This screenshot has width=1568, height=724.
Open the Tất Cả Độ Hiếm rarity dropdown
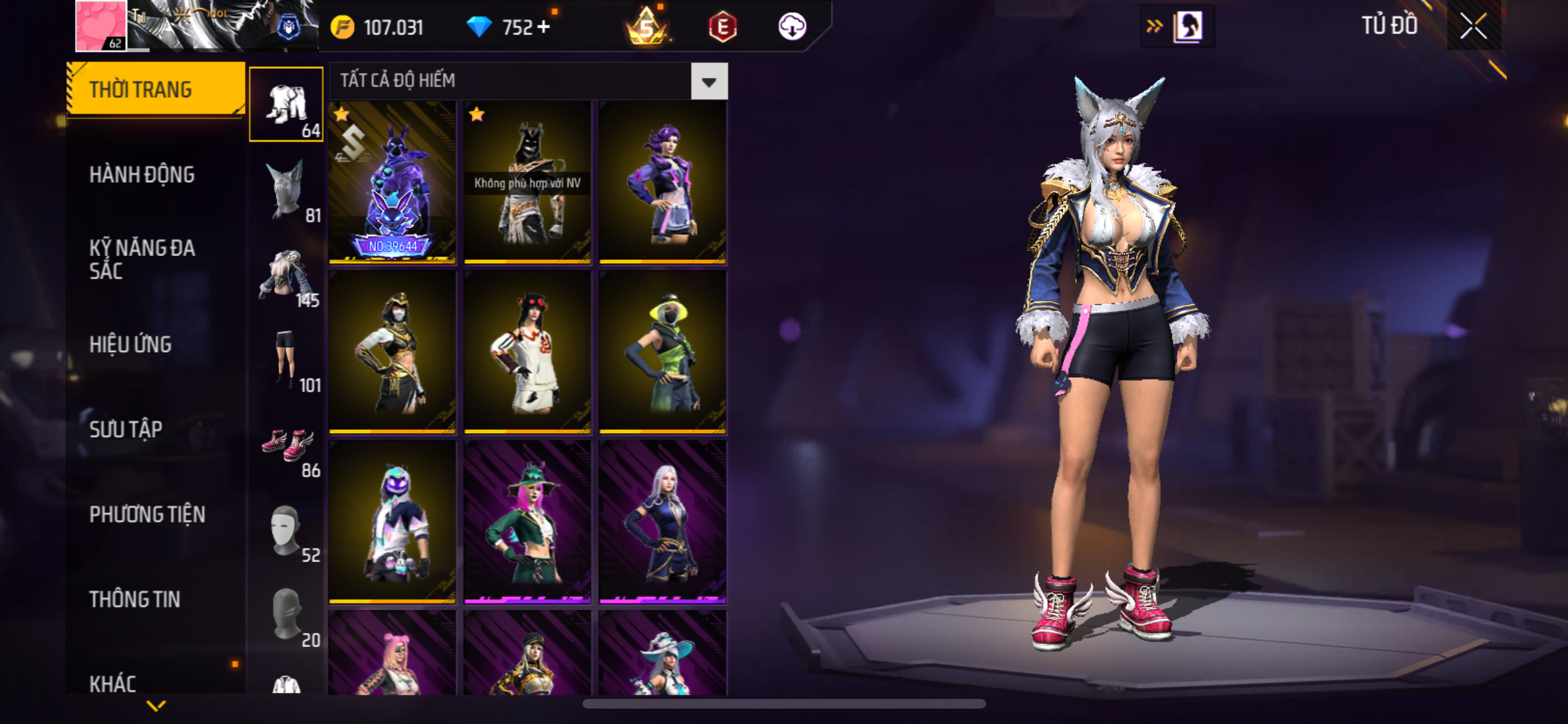(x=709, y=82)
